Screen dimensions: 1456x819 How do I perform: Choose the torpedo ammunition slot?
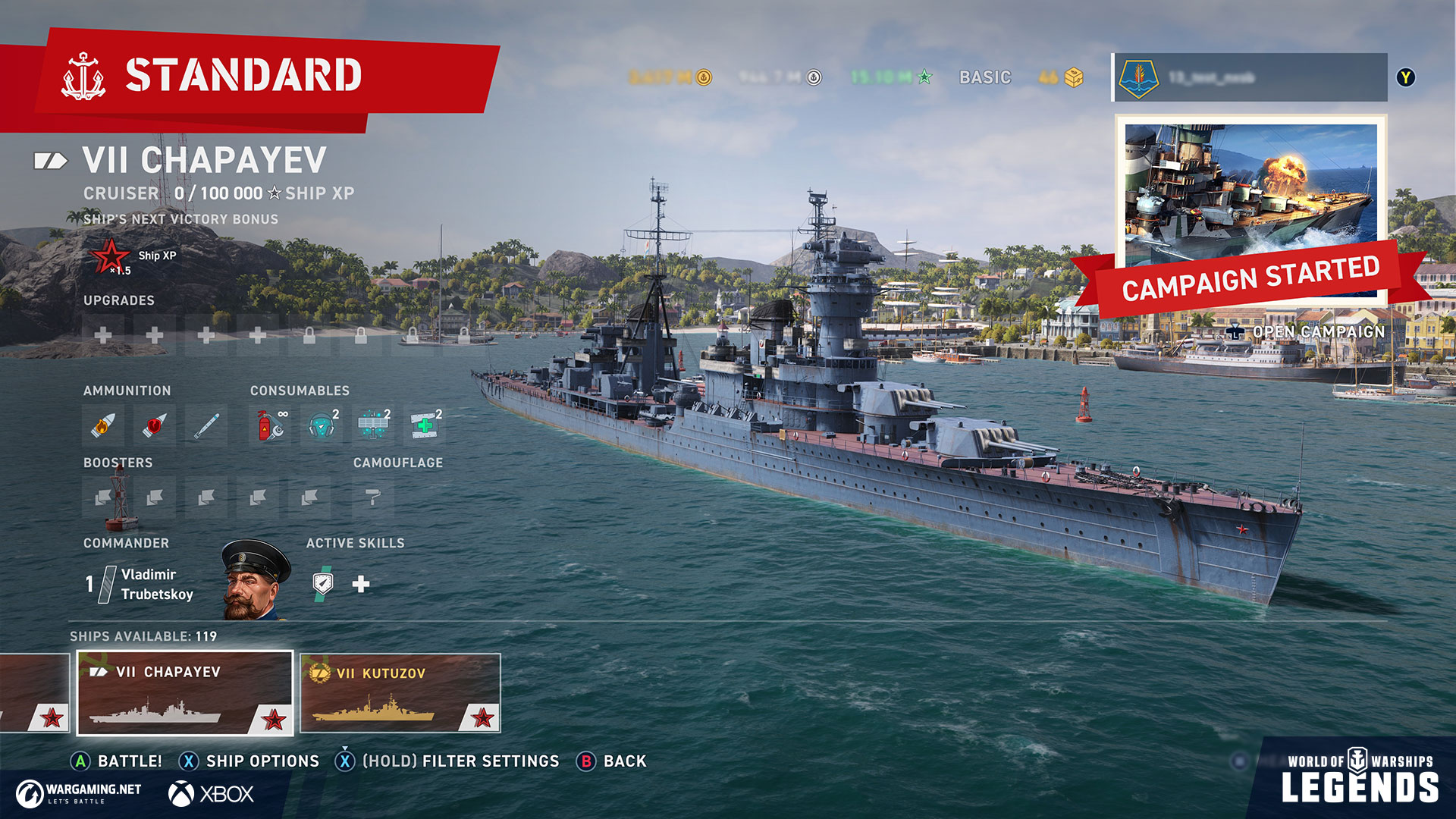point(206,425)
